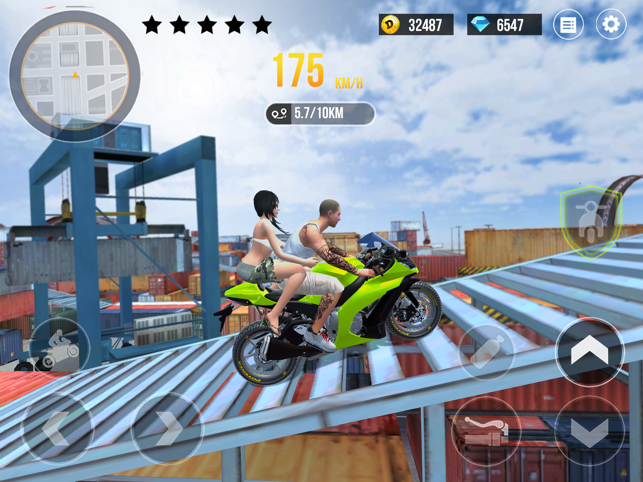Steer the bike with the left arrow
Image resolution: width=643 pixels, height=482 pixels.
click(x=56, y=429)
